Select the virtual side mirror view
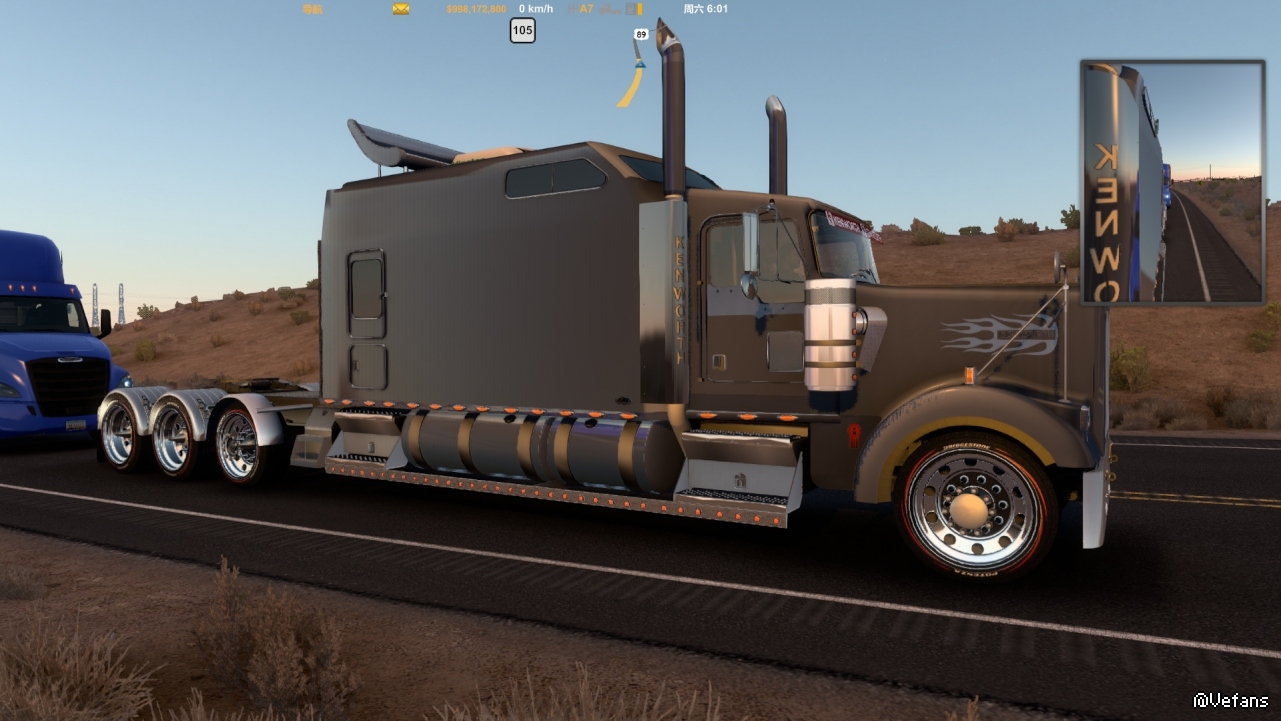 (1172, 182)
